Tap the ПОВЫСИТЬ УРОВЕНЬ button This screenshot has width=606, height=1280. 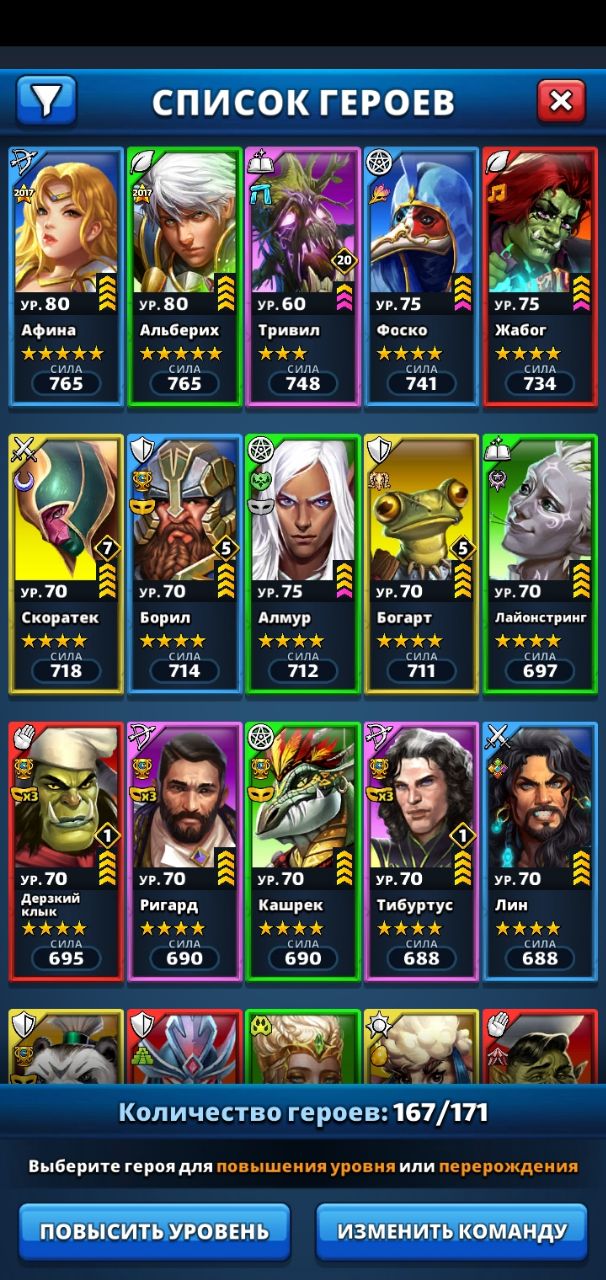(154, 1231)
